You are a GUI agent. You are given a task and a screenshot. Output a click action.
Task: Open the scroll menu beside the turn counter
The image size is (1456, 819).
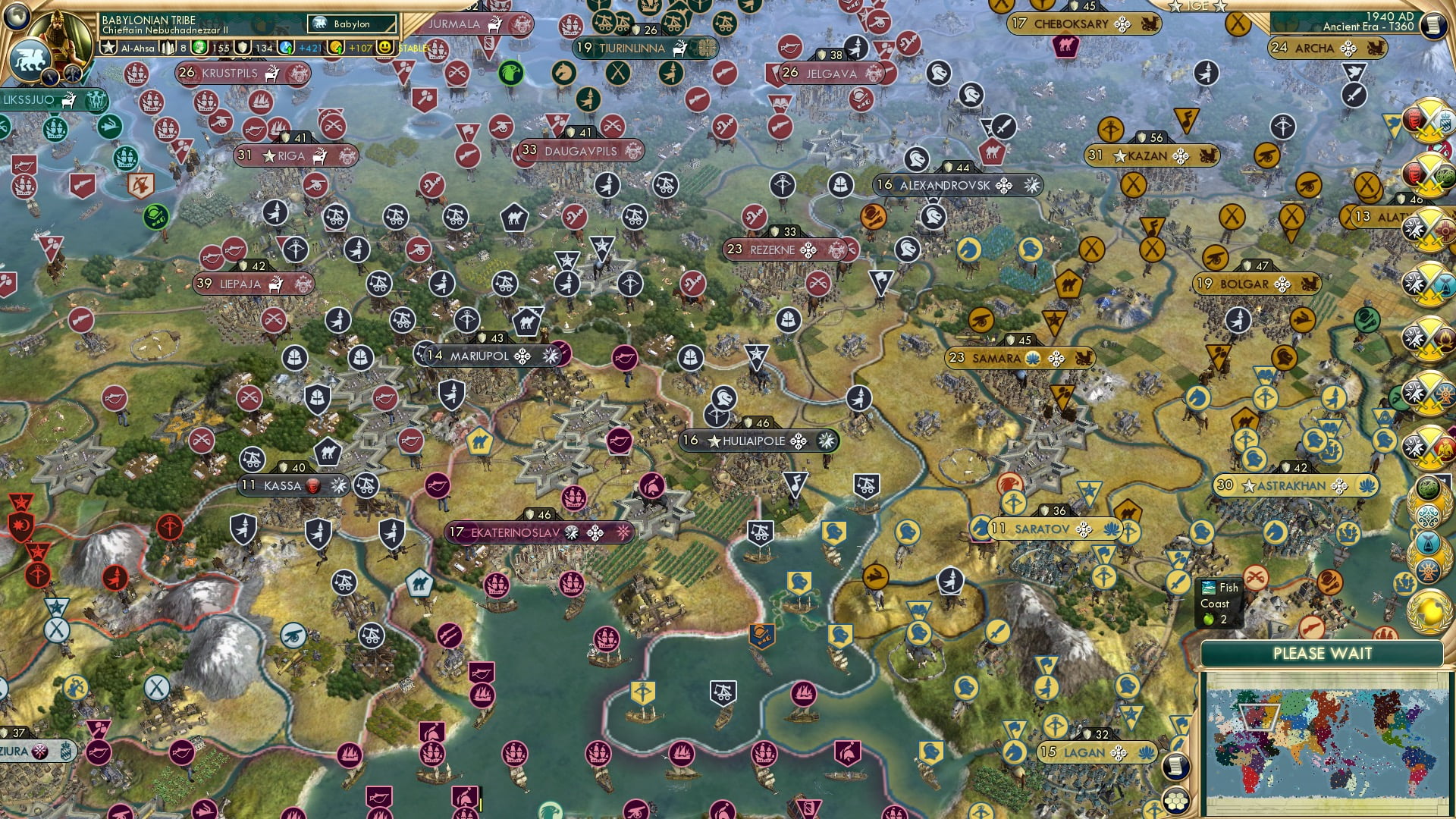point(1433,25)
